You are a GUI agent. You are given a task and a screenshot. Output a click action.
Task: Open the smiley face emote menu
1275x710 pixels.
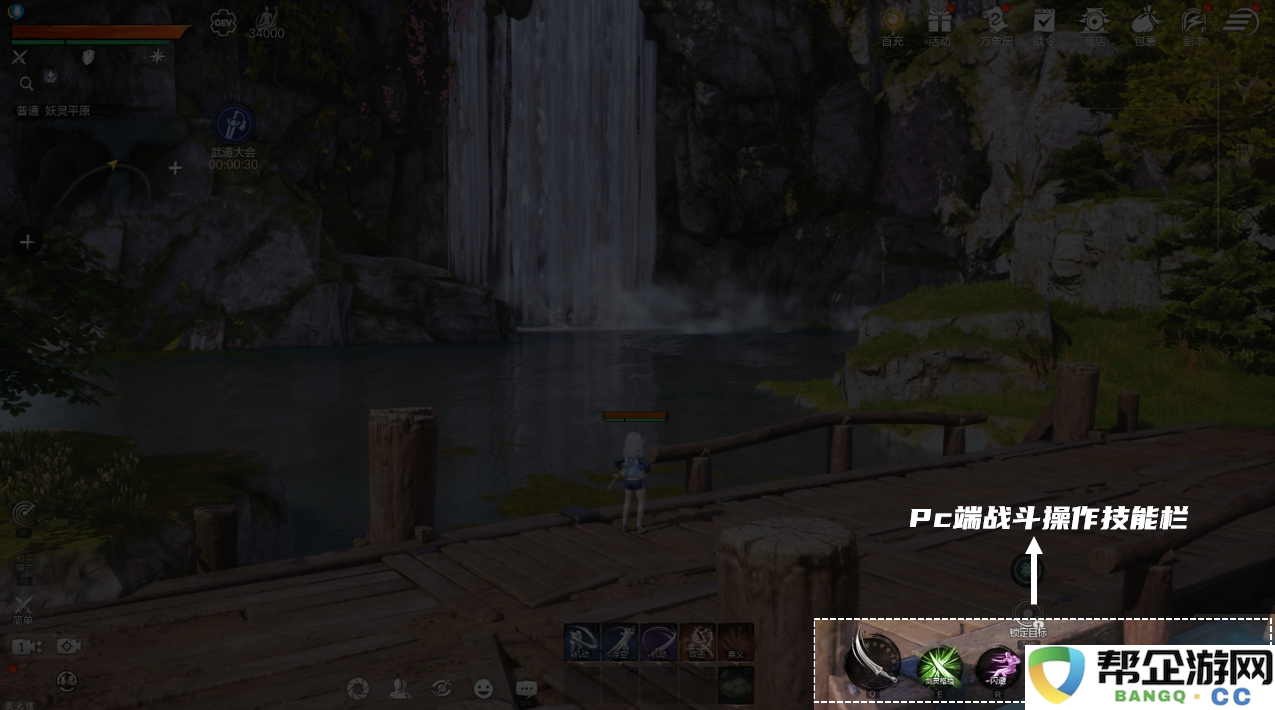tap(484, 688)
